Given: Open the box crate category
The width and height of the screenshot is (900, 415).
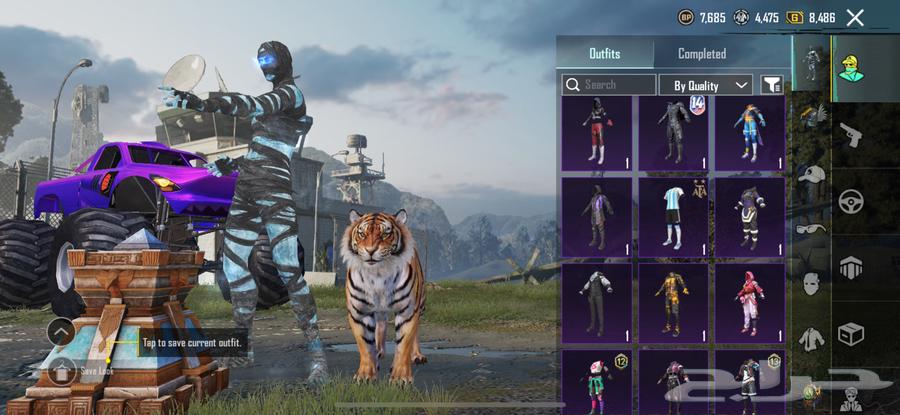Looking at the screenshot, I should pyautogui.click(x=851, y=333).
